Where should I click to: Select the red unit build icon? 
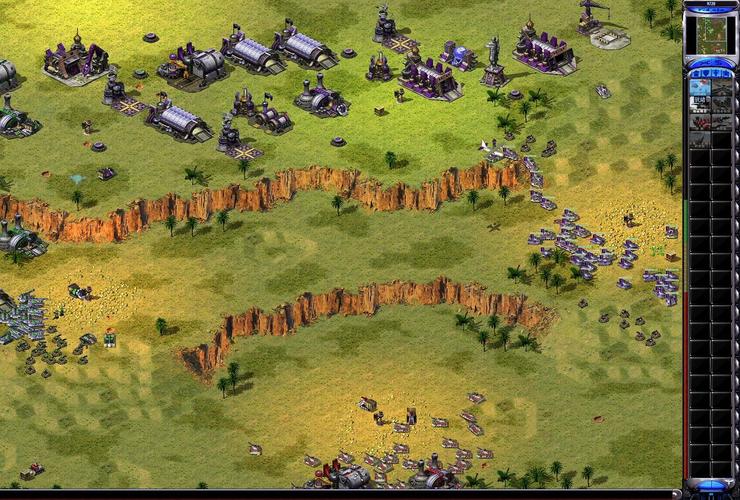click(x=700, y=121)
